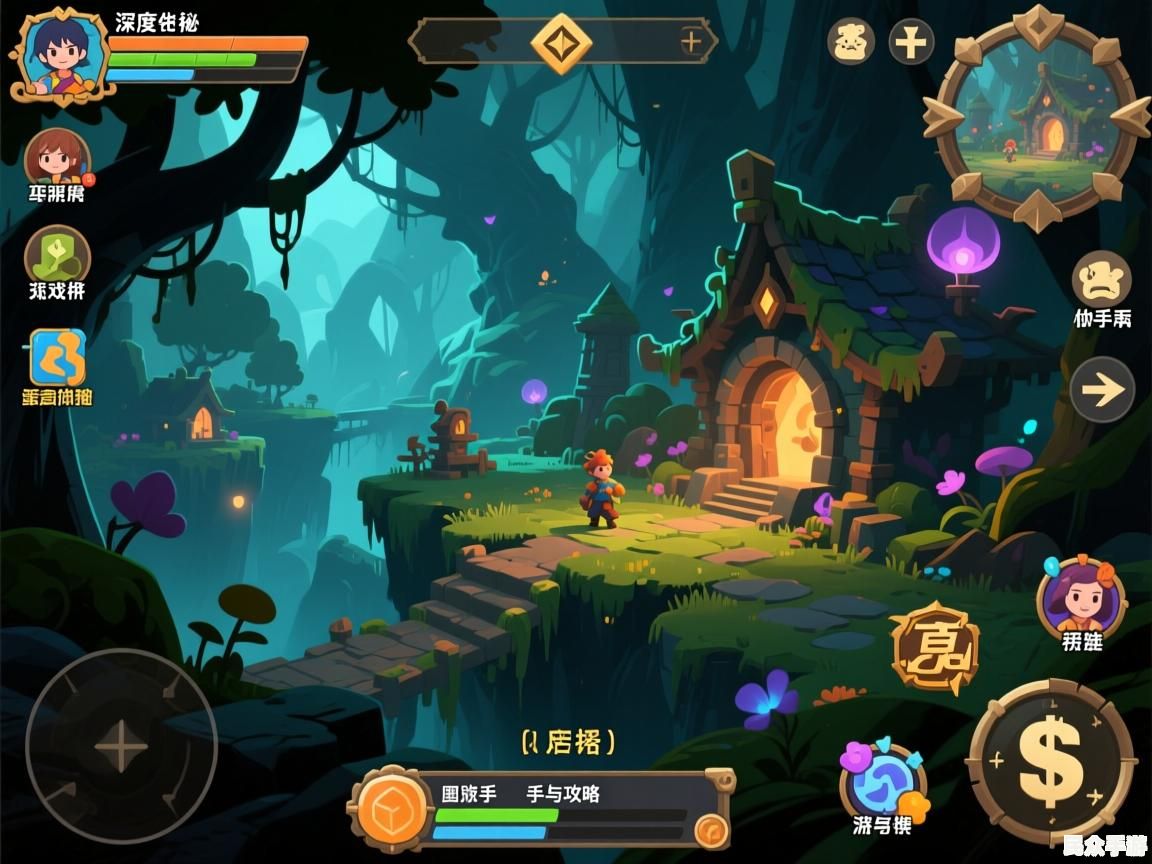Screen dimensions: 1152x864
Task: Tap the large dollar sign button
Action: pyautogui.click(x=1050, y=760)
